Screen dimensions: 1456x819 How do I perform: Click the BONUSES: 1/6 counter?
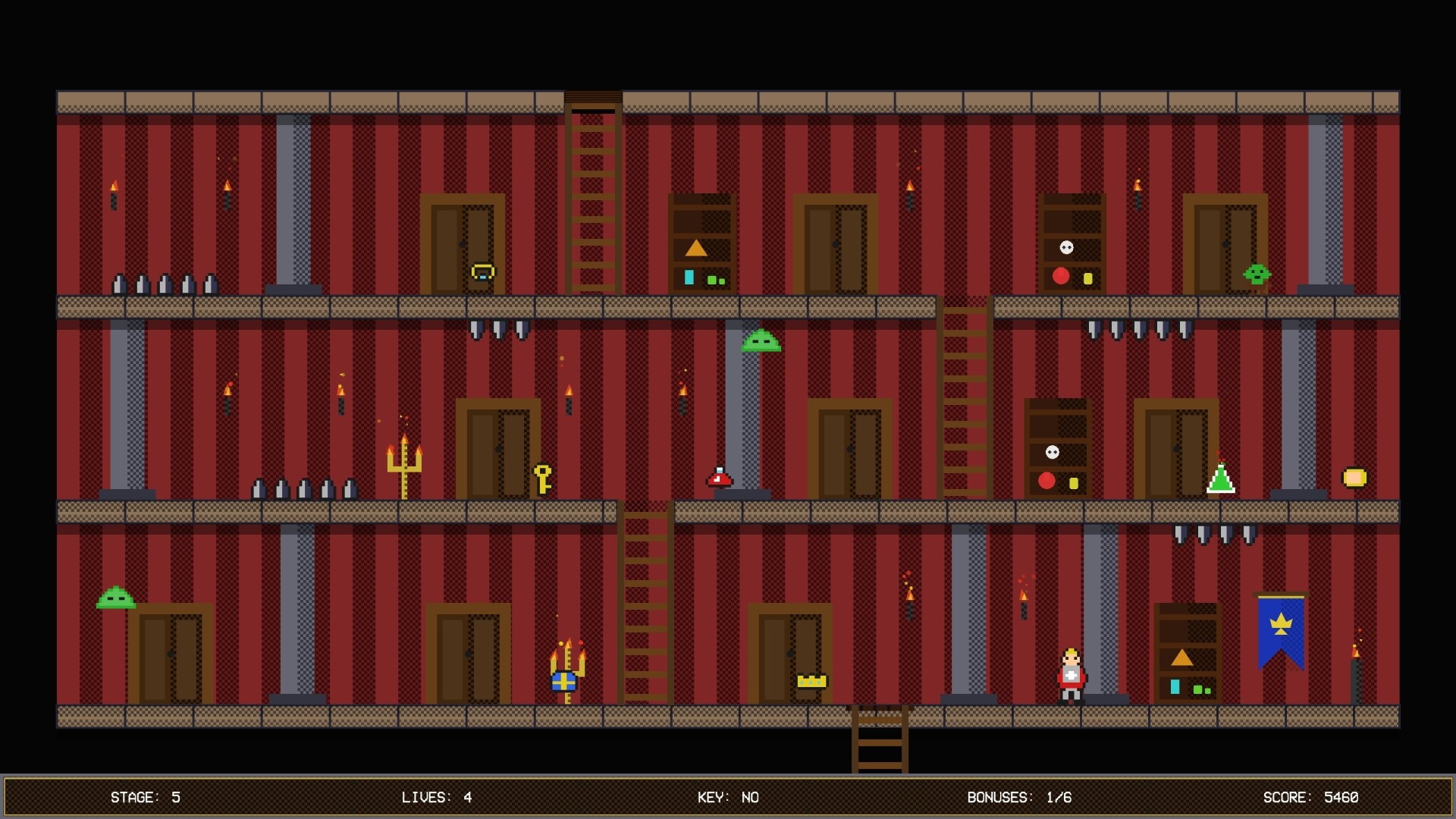[1019, 797]
